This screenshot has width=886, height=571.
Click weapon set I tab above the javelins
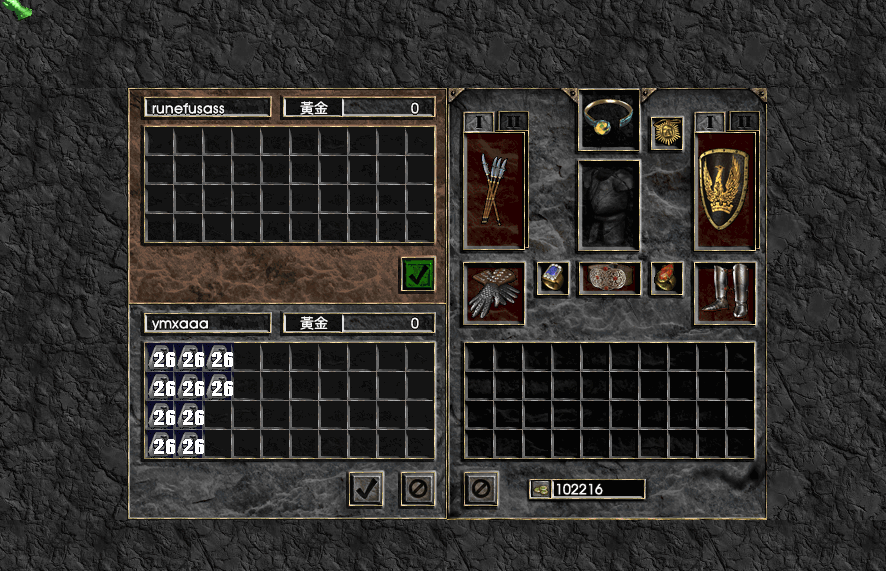(x=479, y=121)
